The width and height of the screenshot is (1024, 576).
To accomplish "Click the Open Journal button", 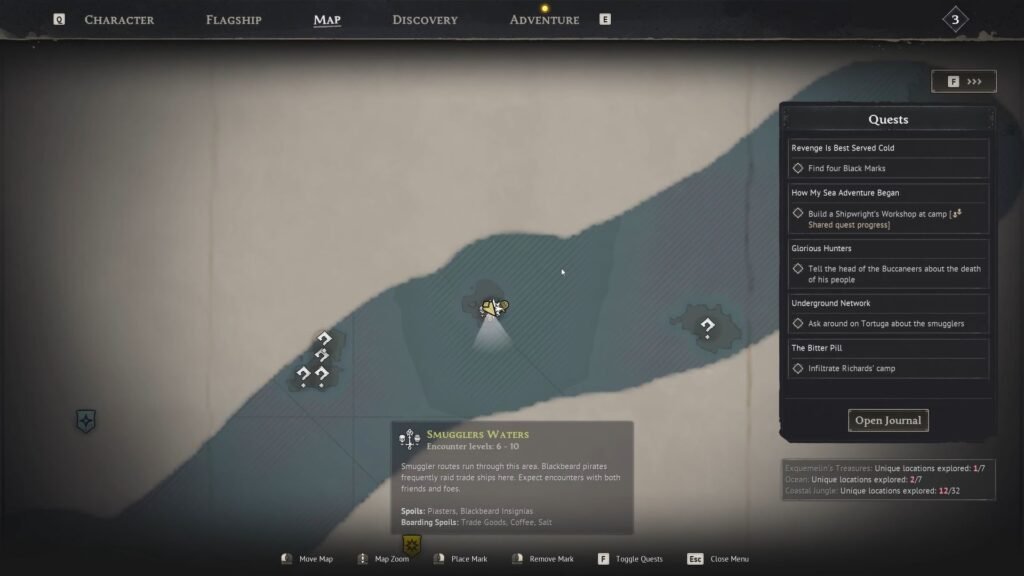I will [888, 420].
